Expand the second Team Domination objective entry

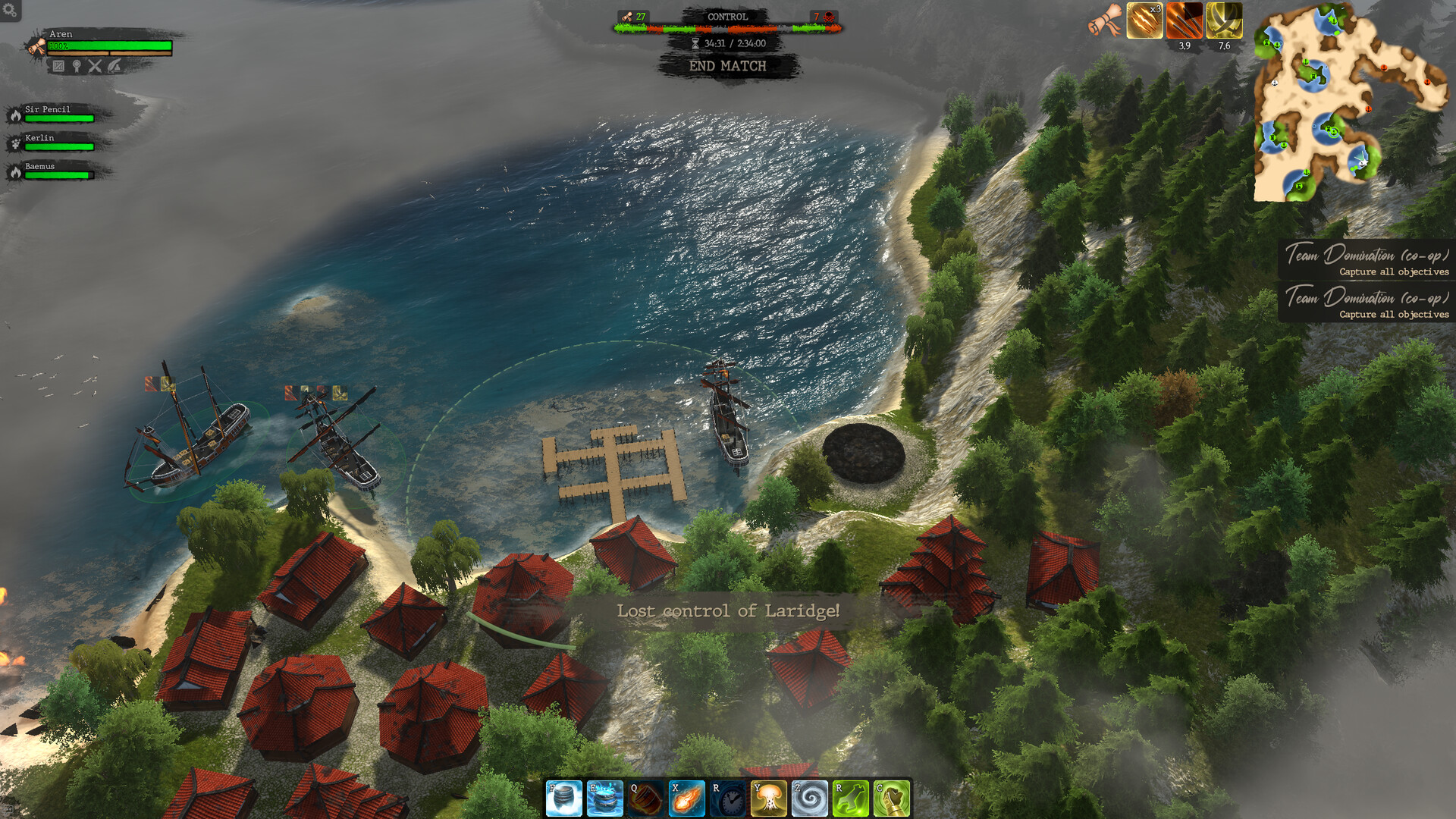(x=1367, y=300)
